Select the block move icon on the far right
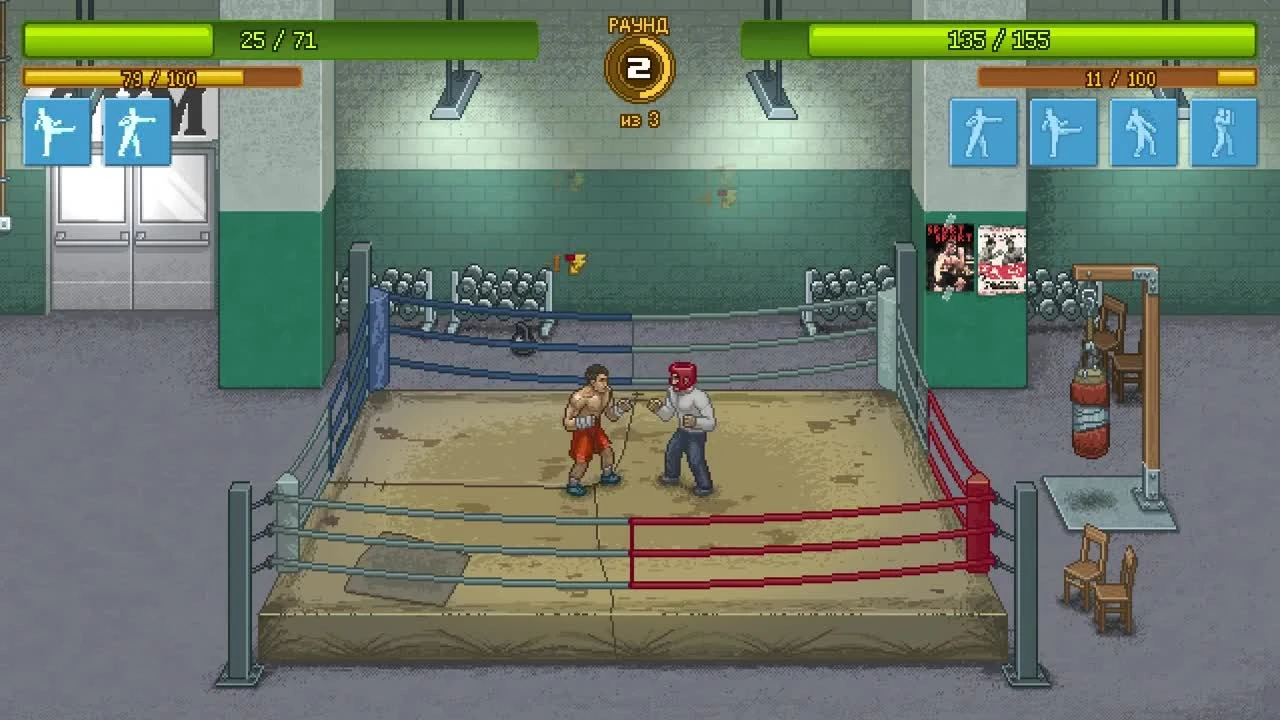 click(x=1222, y=133)
